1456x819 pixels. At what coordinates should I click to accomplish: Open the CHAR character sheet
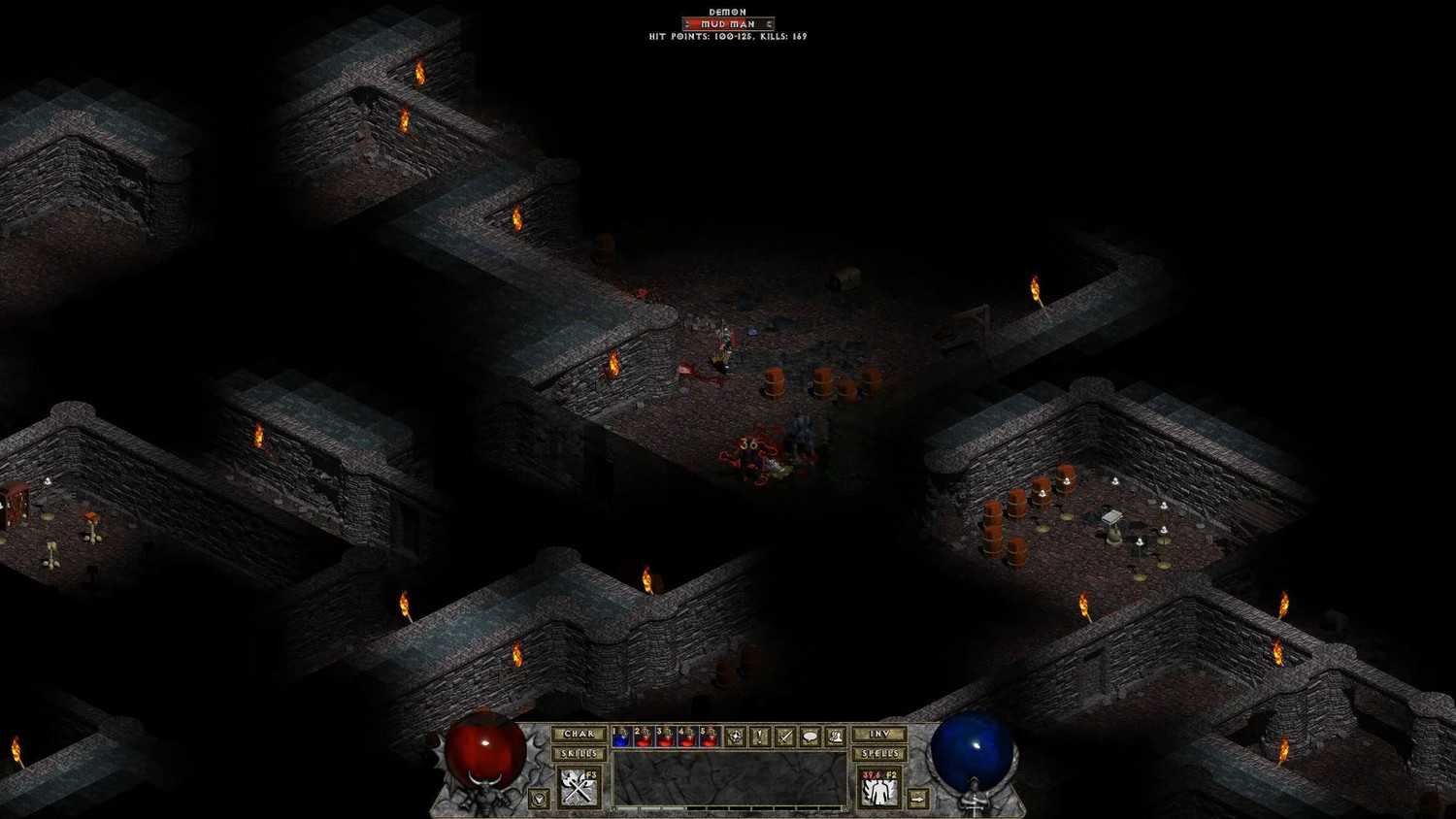[x=579, y=735]
